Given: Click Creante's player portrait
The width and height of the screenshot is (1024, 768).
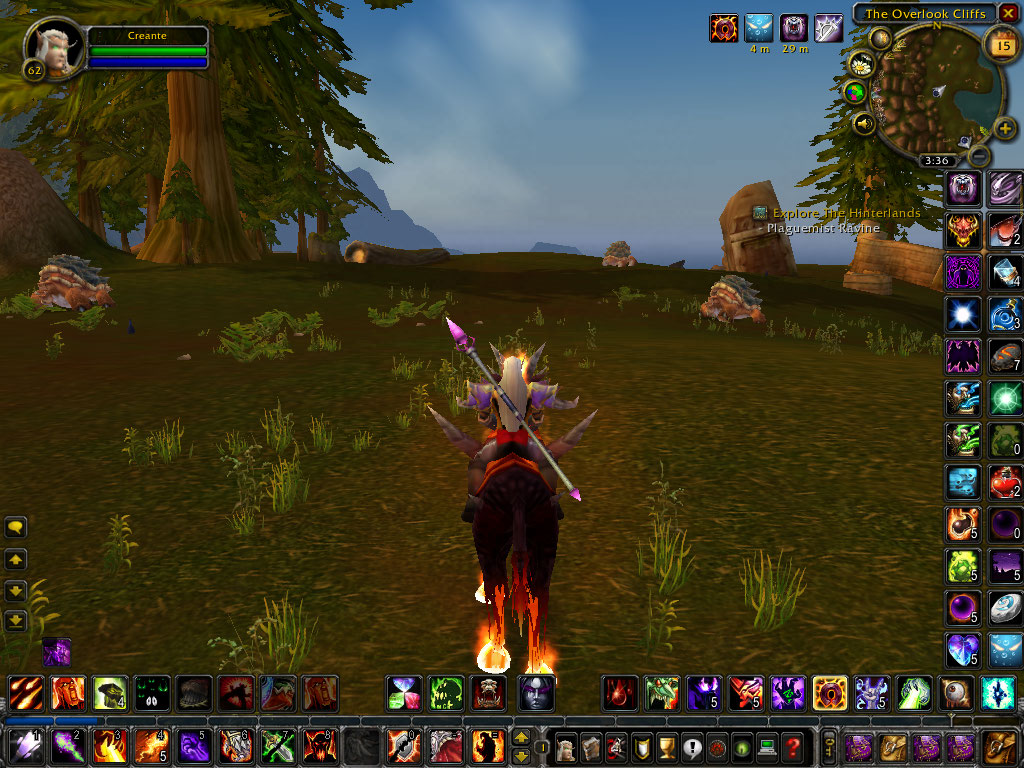Looking at the screenshot, I should 53,47.
